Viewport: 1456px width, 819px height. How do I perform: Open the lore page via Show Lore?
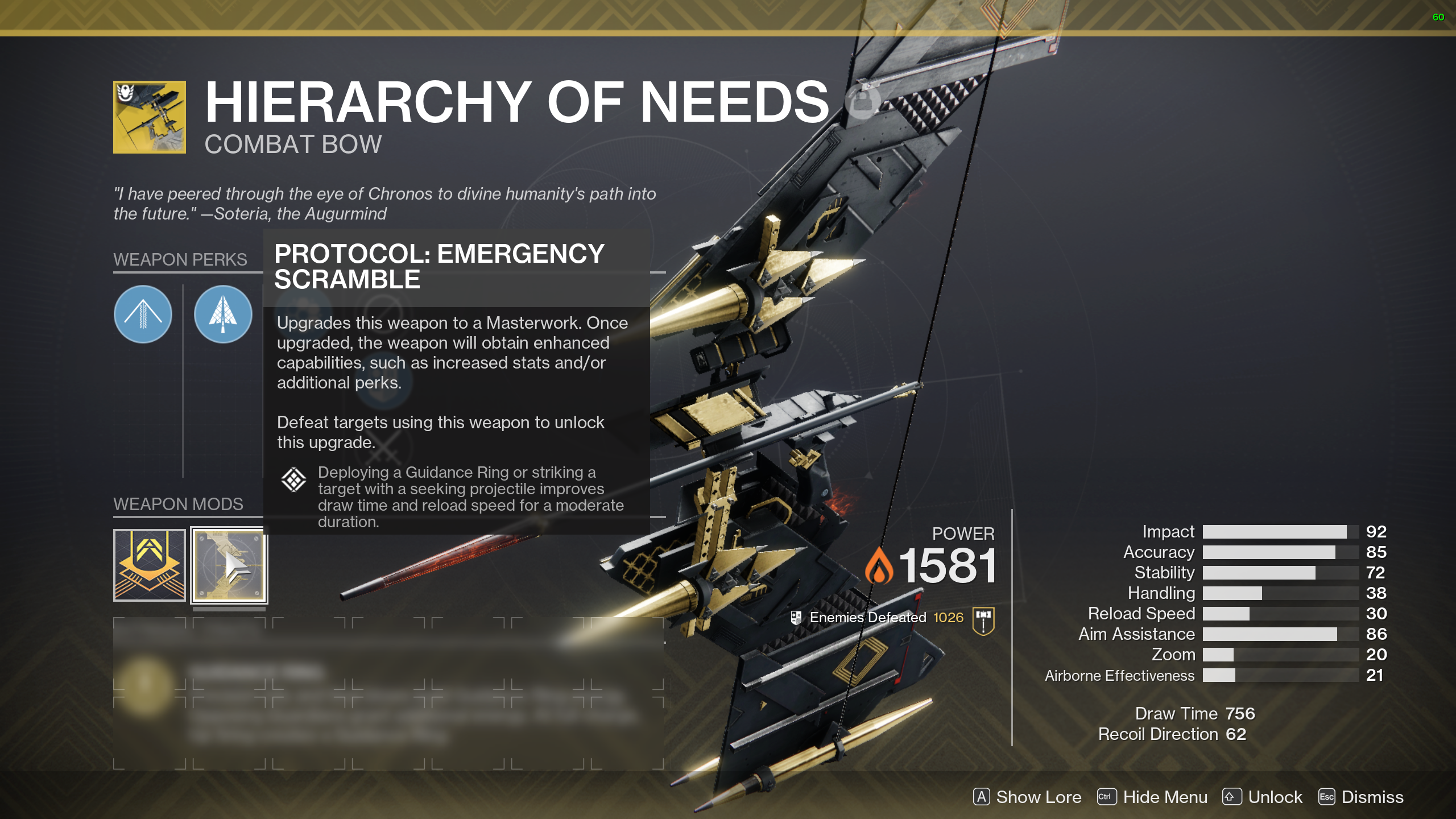[1038, 797]
